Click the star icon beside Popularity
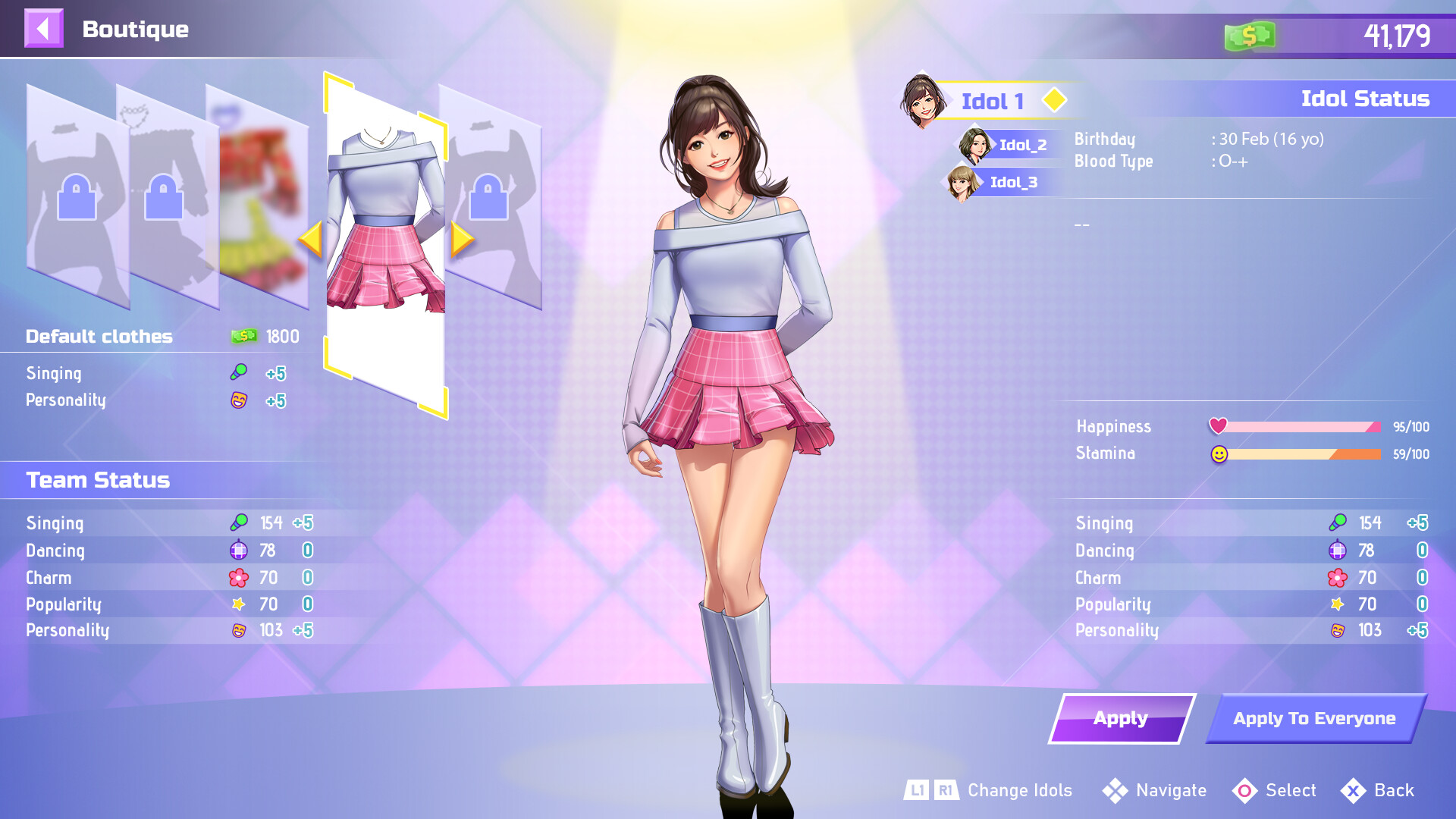The width and height of the screenshot is (1456, 819). point(238,604)
